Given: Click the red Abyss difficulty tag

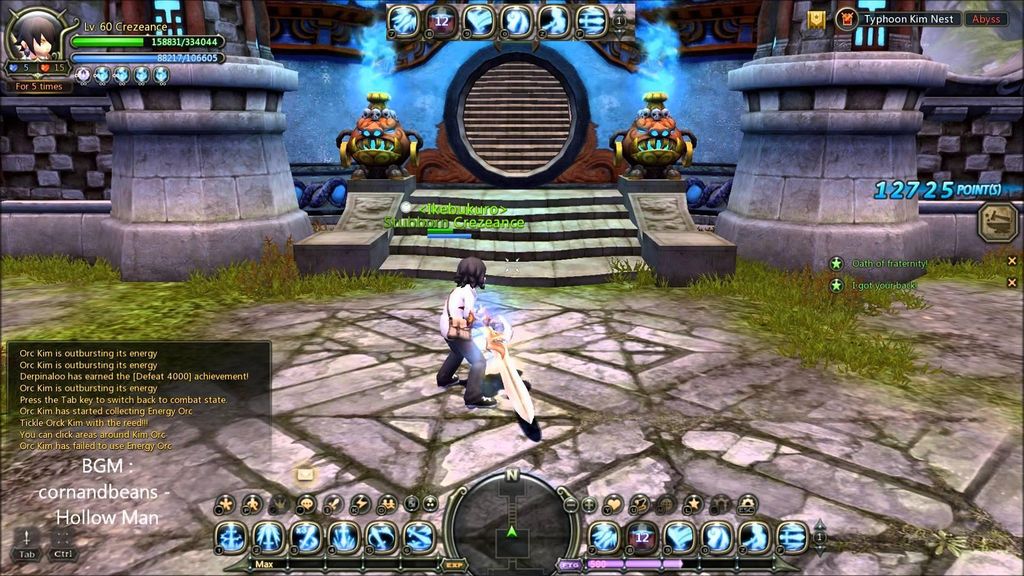Looking at the screenshot, I should point(984,18).
